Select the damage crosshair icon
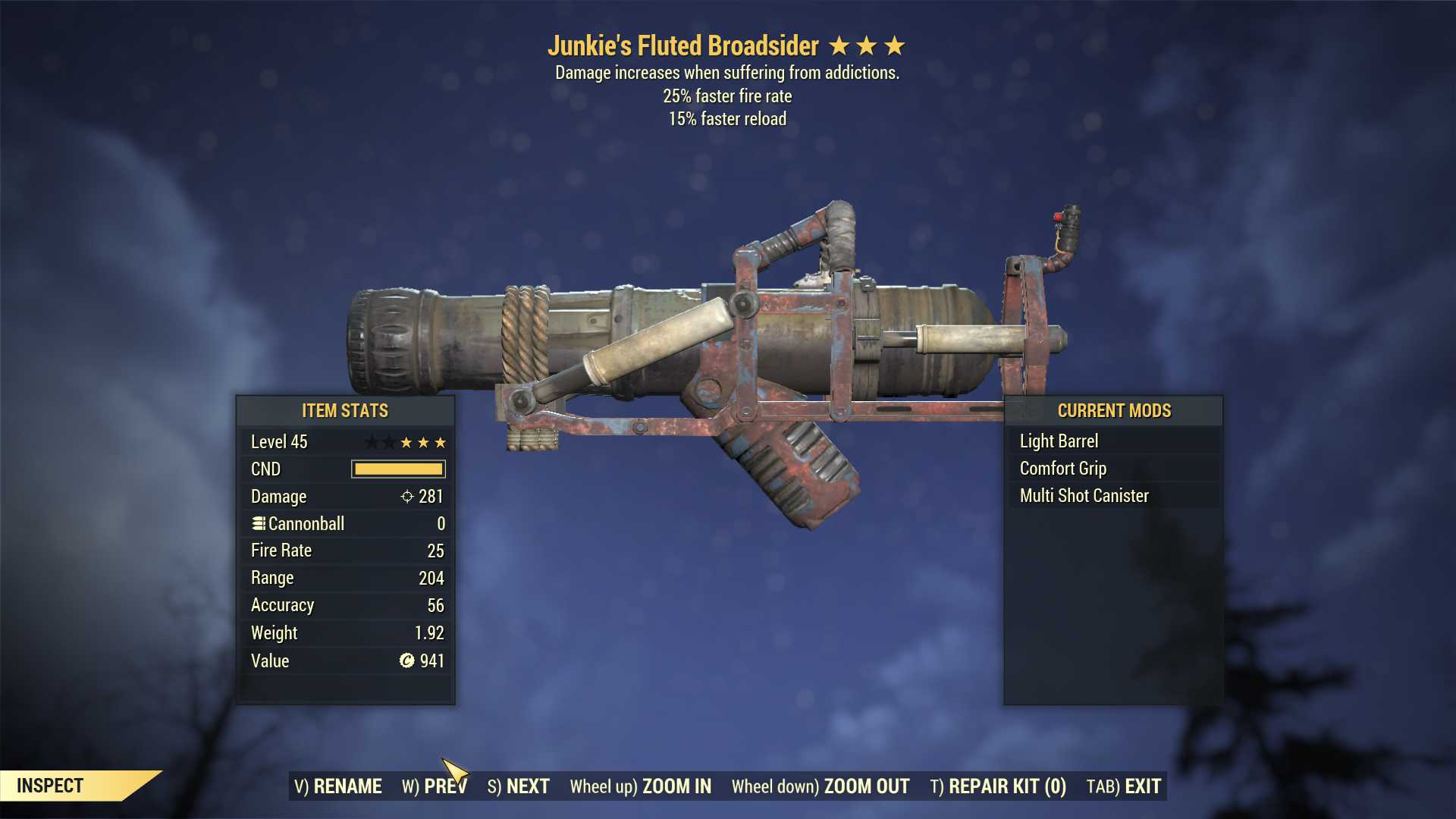 click(x=406, y=497)
